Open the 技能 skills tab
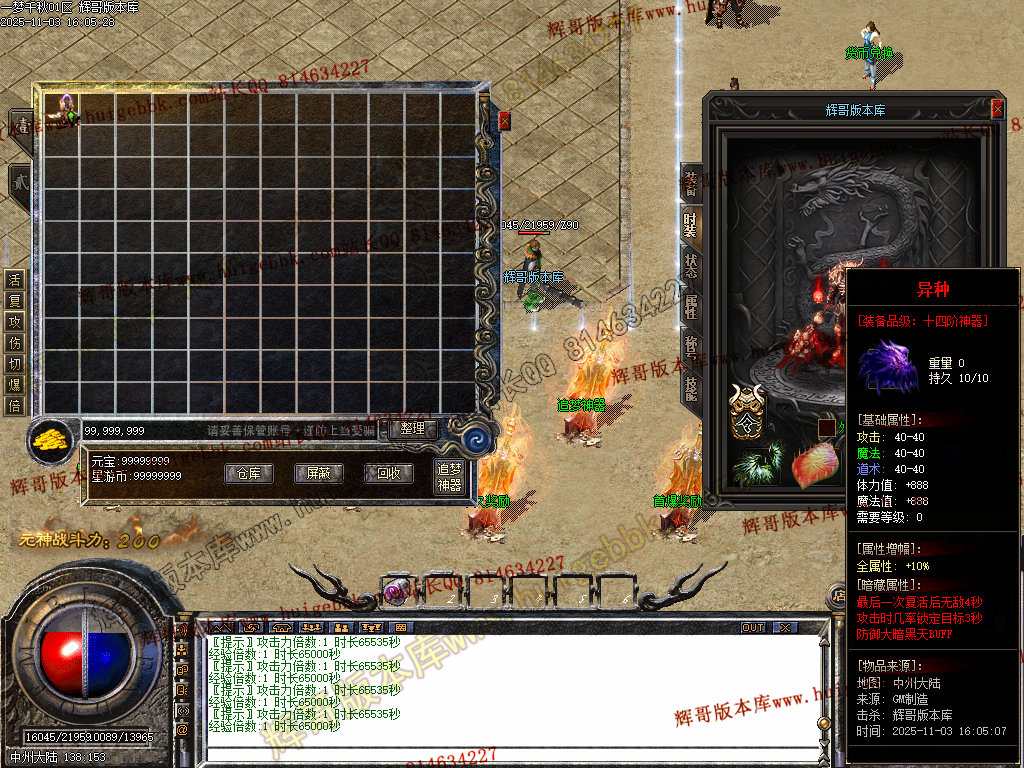 (691, 386)
